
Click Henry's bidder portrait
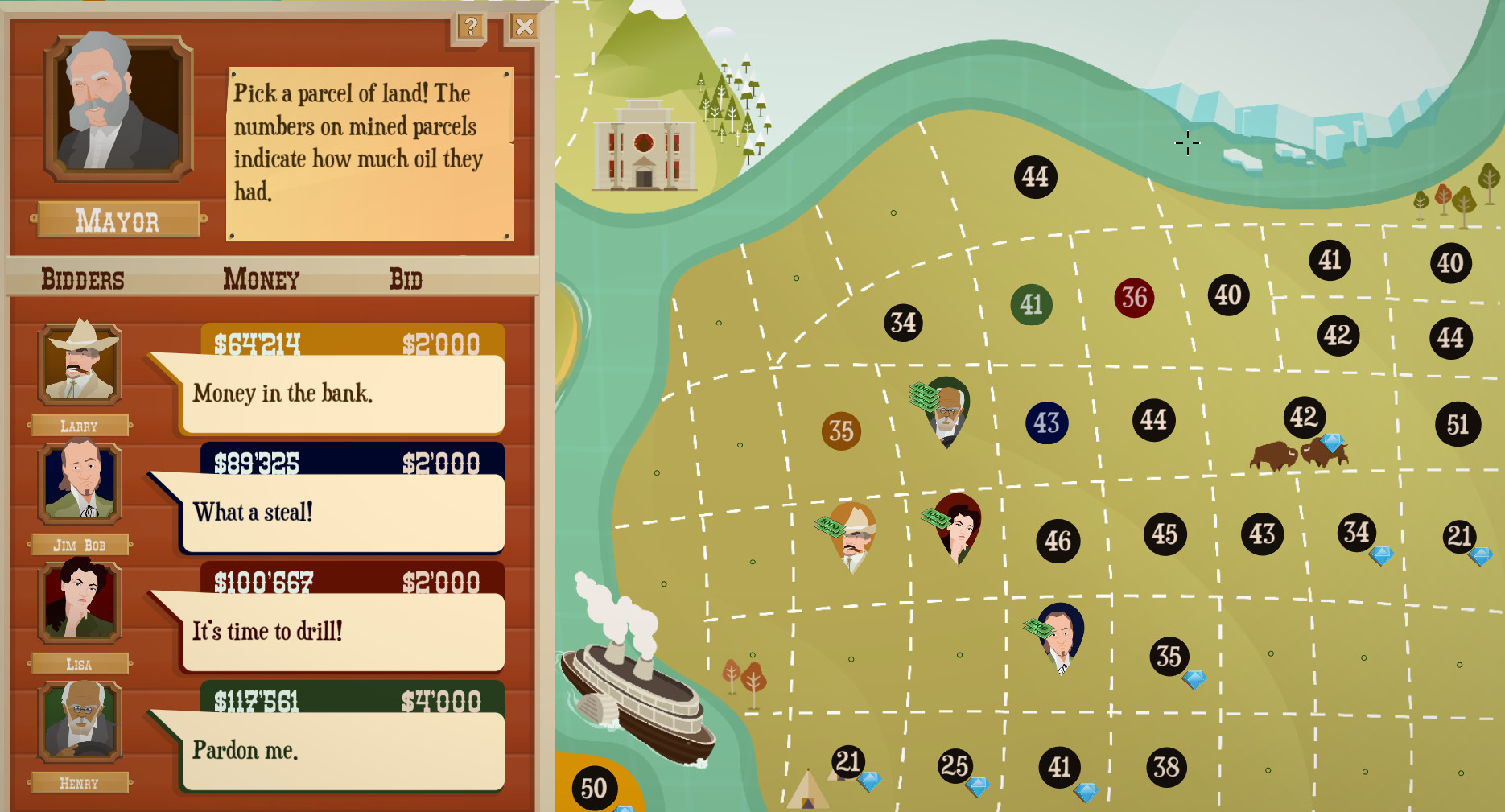pyautogui.click(x=80, y=721)
